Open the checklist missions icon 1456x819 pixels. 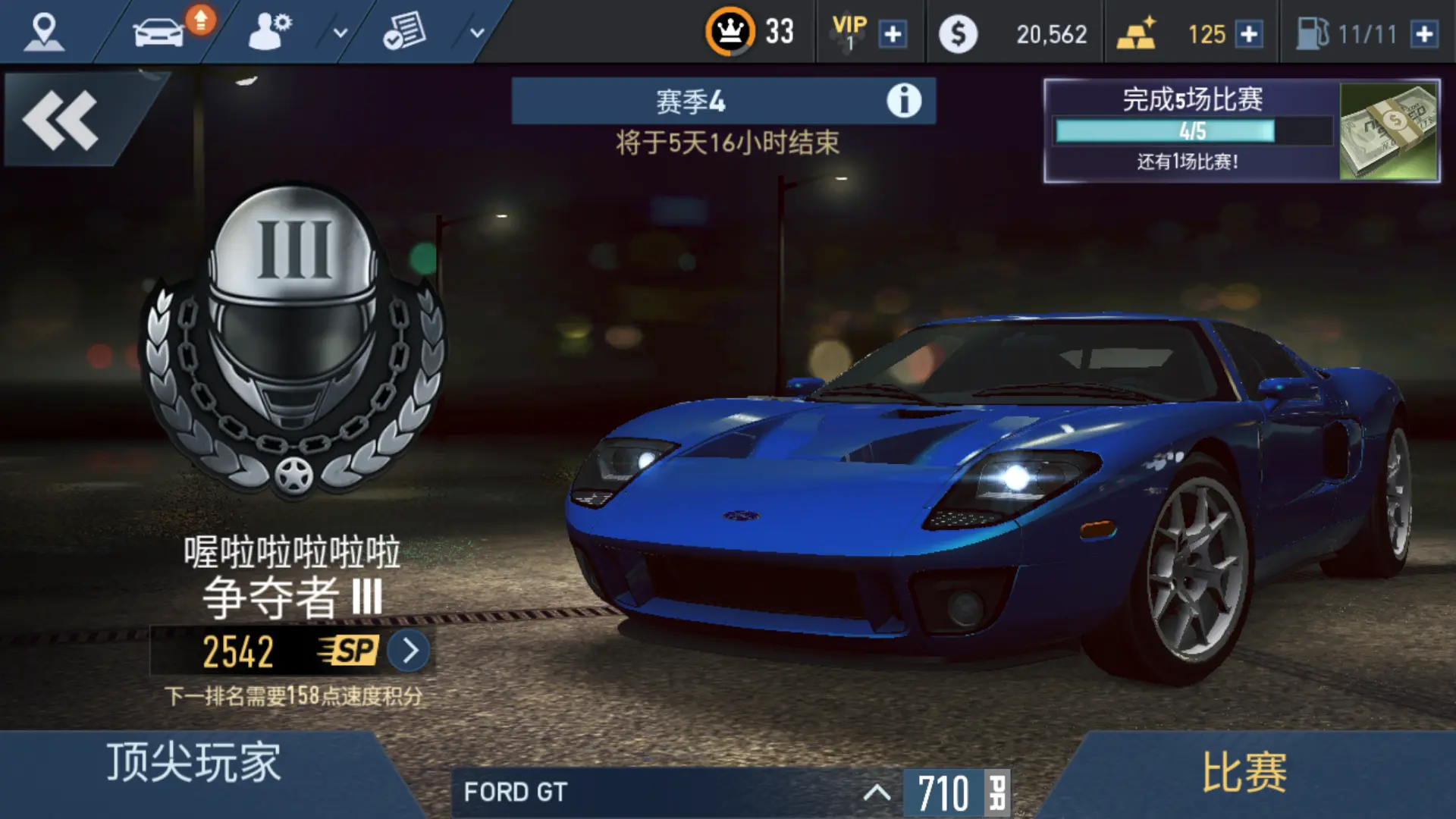404,32
